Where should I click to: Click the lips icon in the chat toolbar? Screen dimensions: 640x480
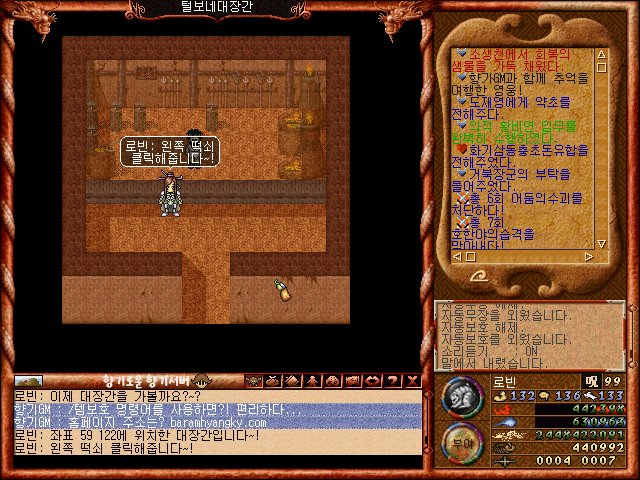click(x=371, y=380)
